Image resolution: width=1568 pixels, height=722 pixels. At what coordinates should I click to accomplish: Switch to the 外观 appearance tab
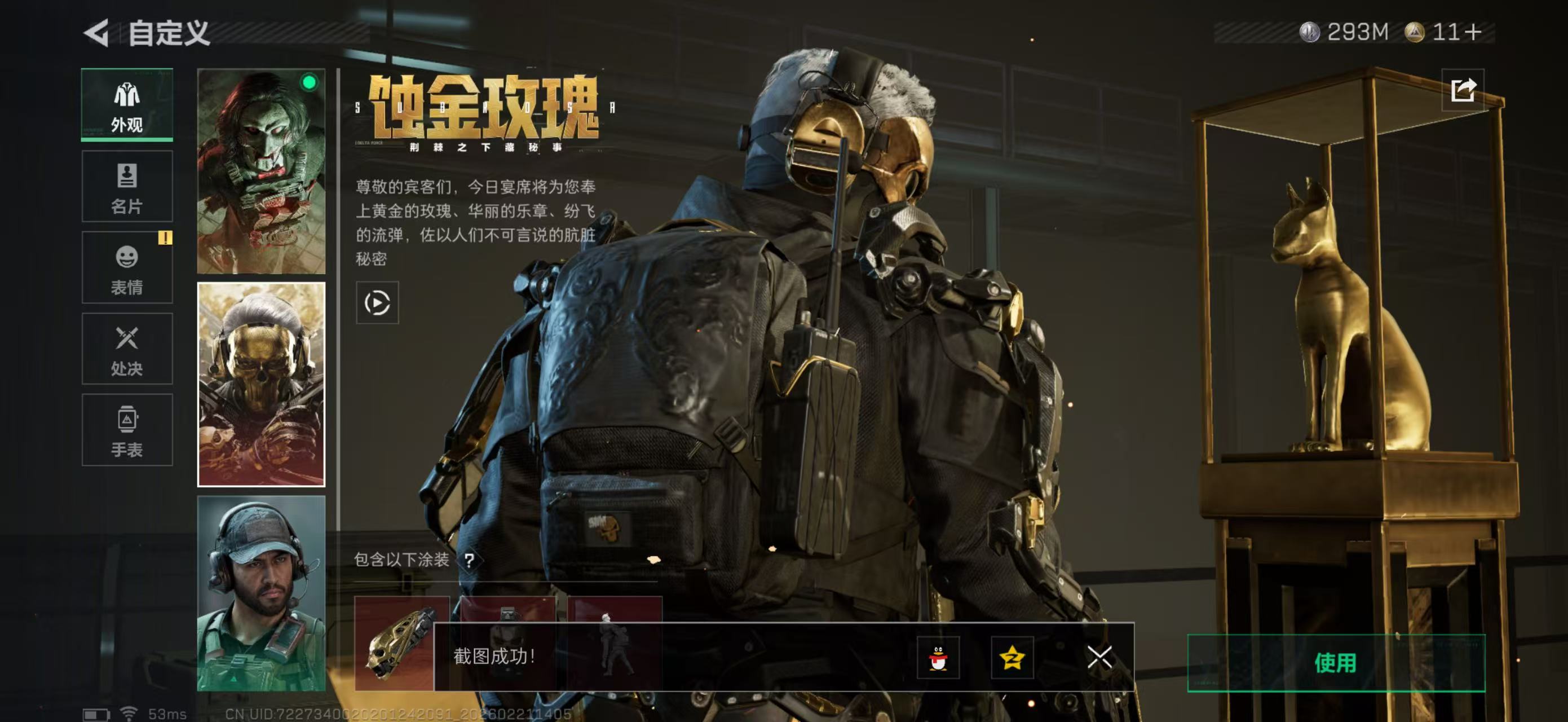tap(127, 105)
